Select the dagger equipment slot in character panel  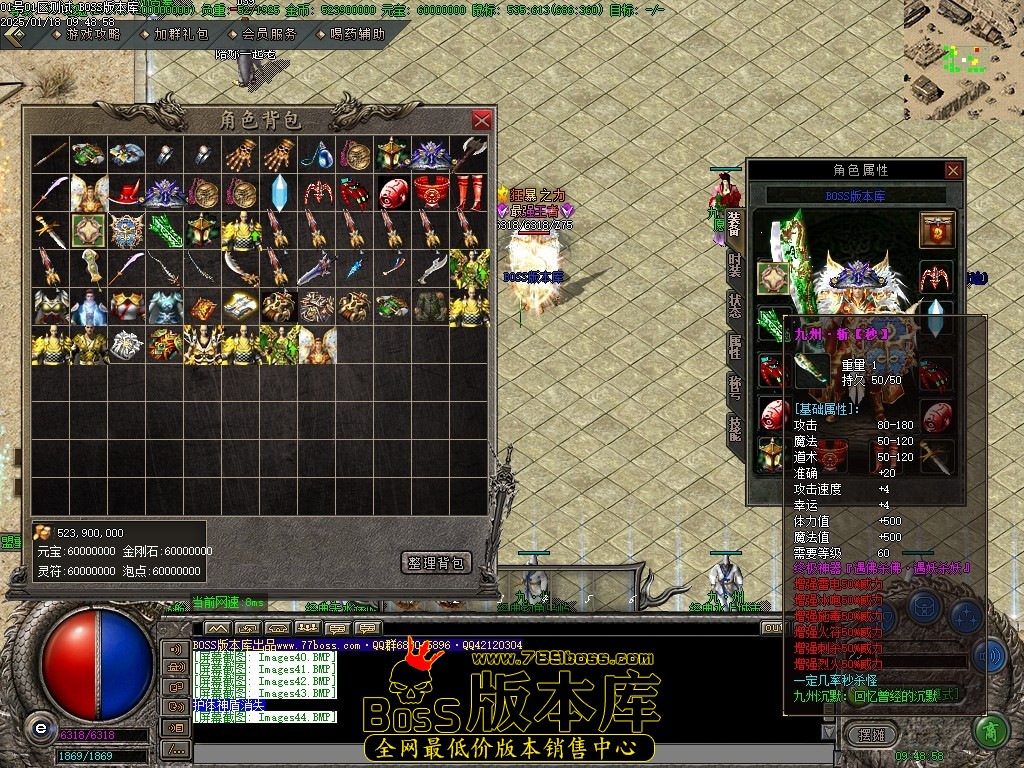click(937, 454)
